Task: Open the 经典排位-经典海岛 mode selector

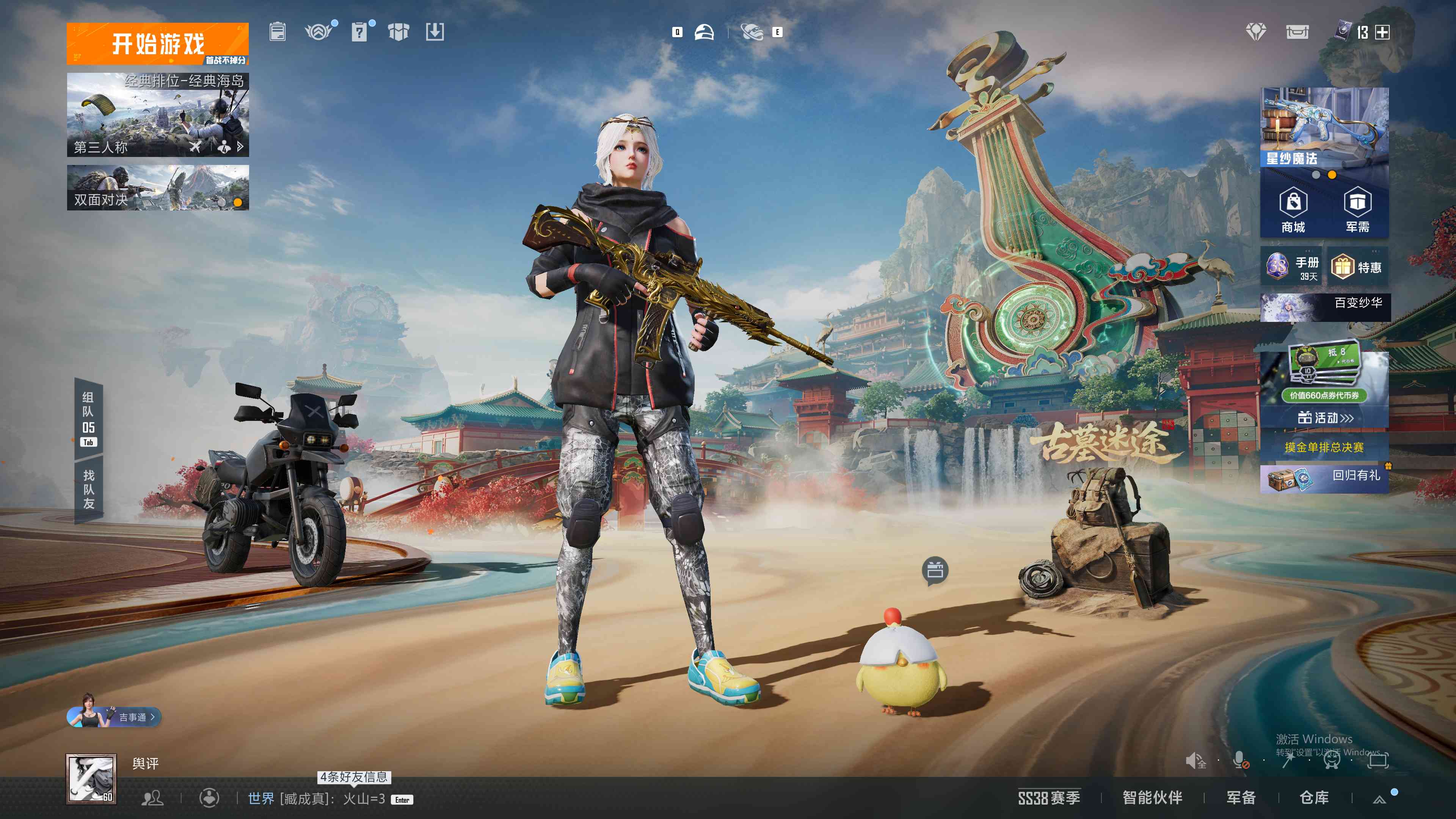Action: 157,115
